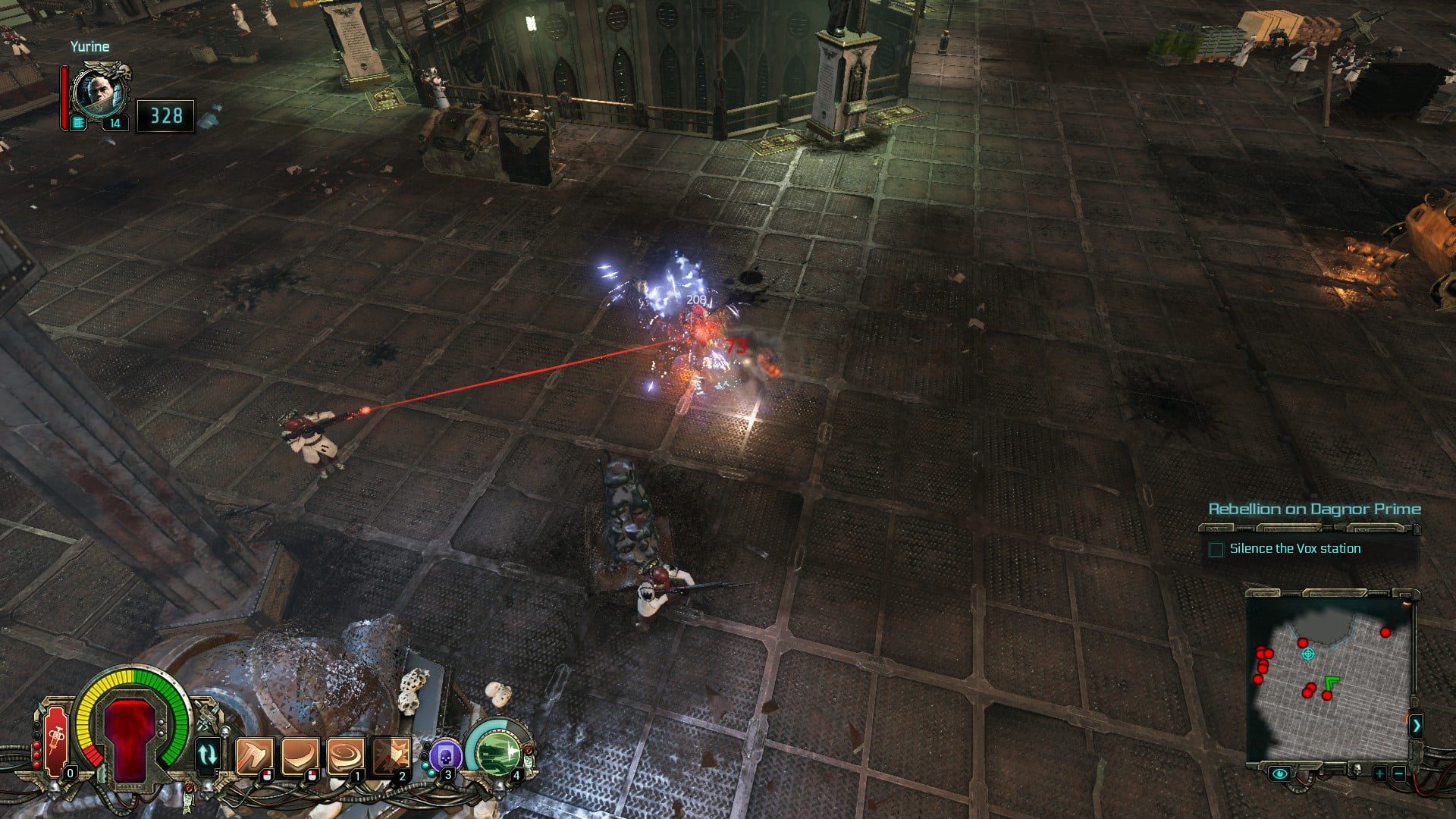Viewport: 1456px width, 819px height.
Task: Click the weapon swap arrows button
Action: point(208,755)
